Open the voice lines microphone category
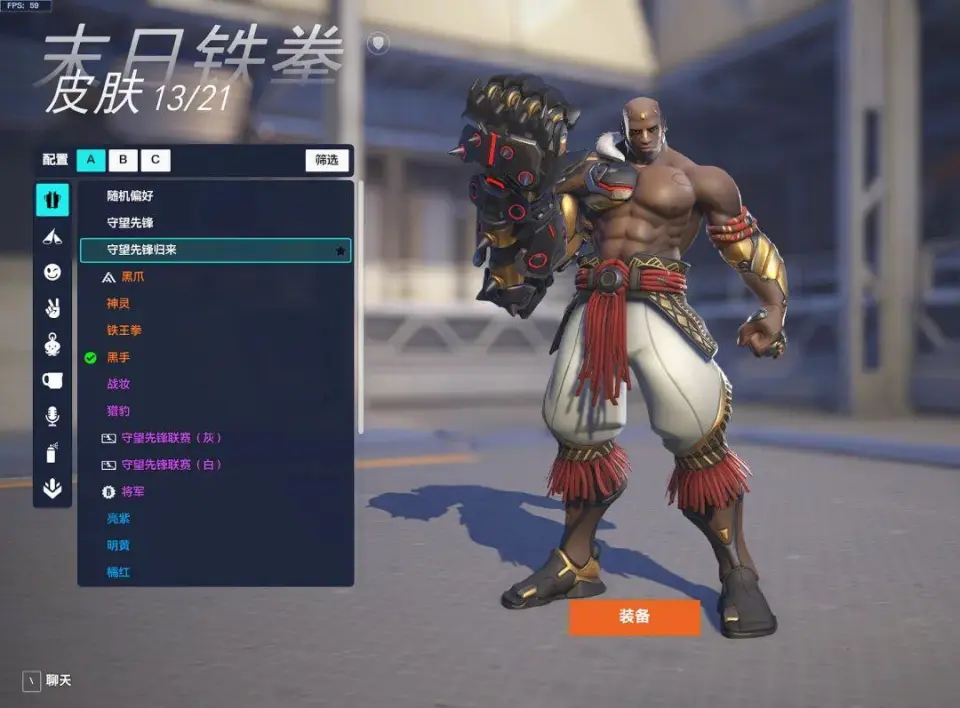960x708 pixels. click(x=53, y=416)
